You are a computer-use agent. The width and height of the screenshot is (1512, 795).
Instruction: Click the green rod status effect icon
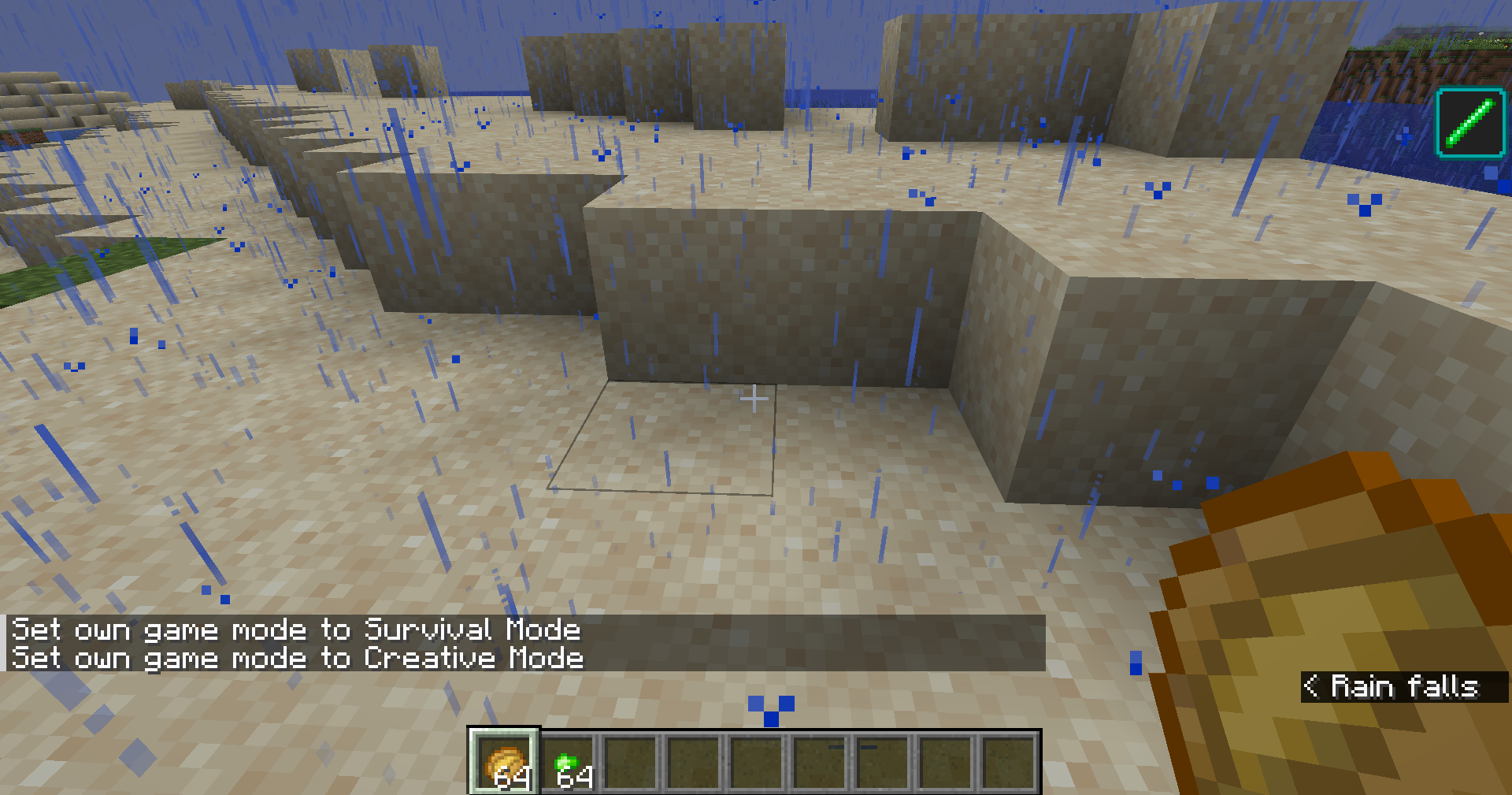1469,123
